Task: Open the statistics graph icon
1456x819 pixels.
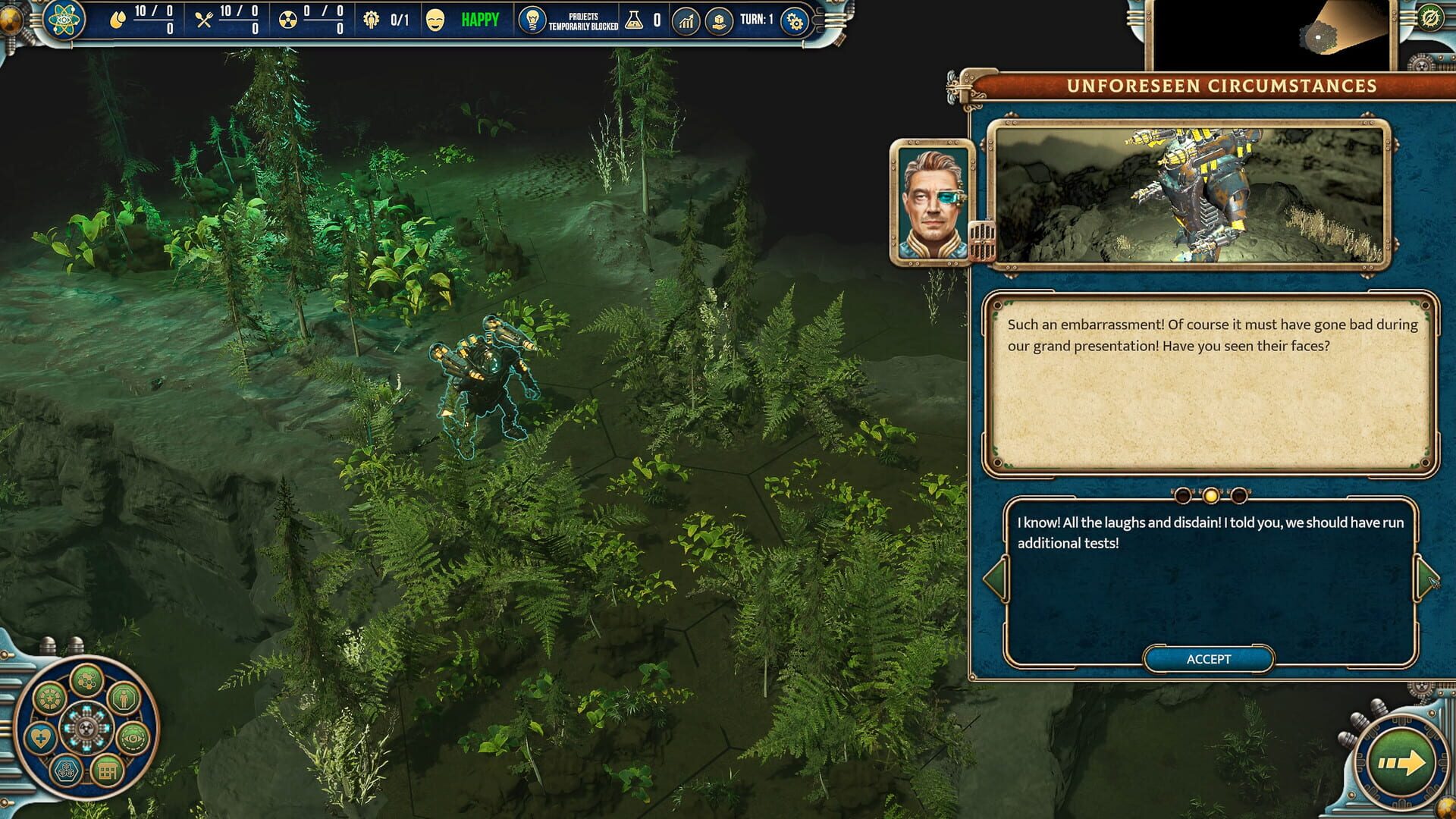Action: pyautogui.click(x=686, y=21)
